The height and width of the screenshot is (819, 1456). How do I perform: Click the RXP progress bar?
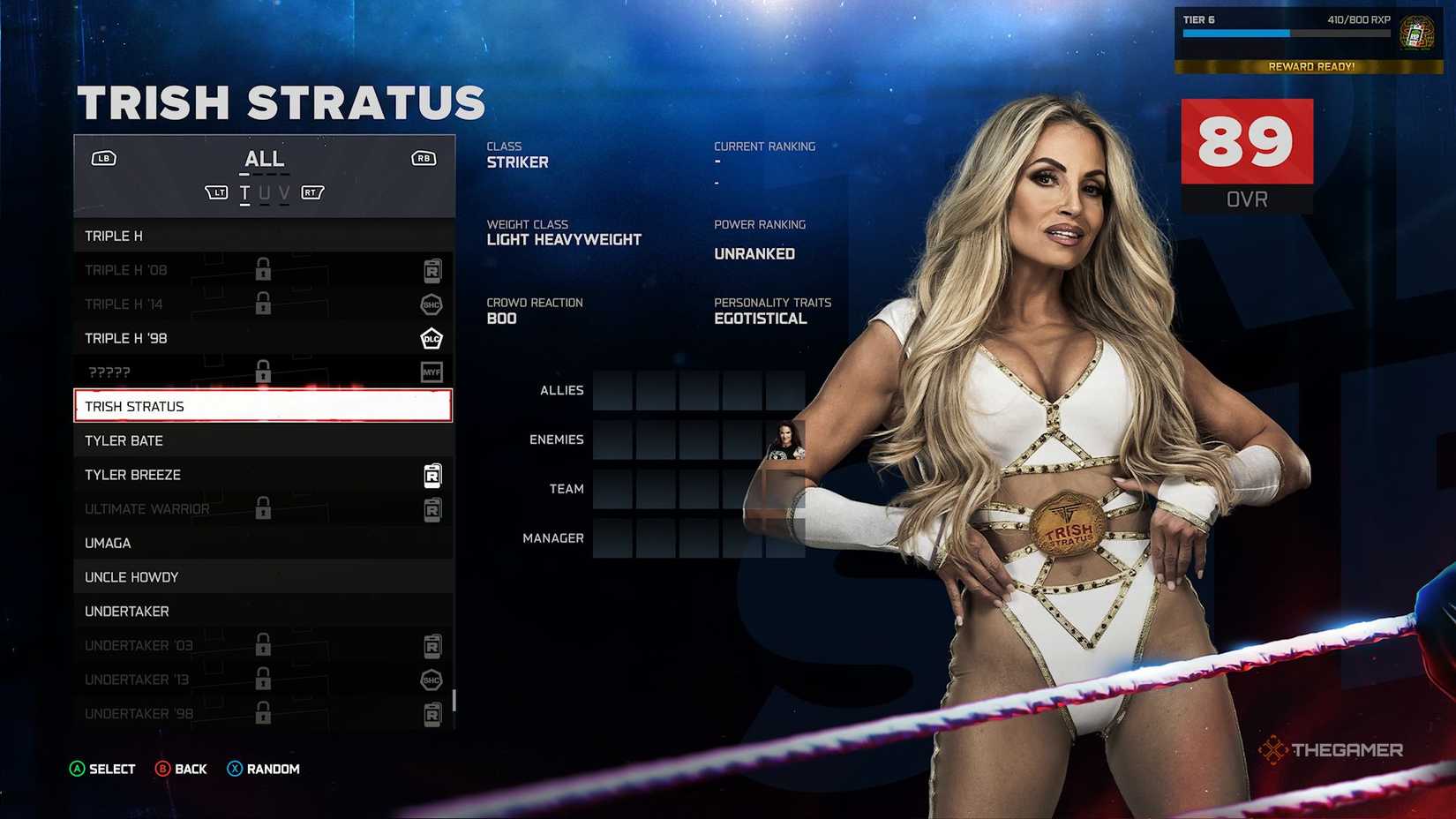[1288, 34]
